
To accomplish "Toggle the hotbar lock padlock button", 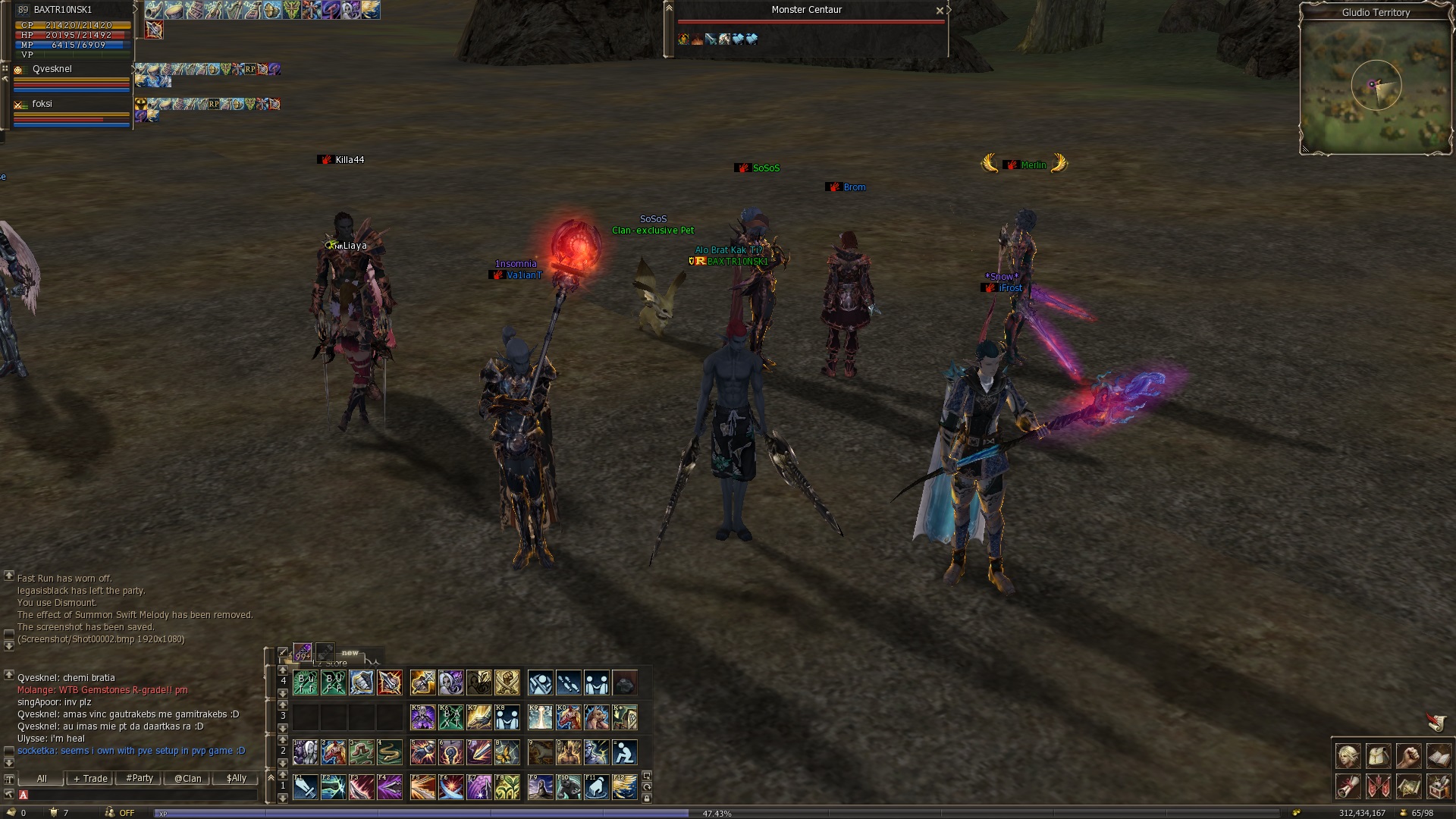I will 646,798.
